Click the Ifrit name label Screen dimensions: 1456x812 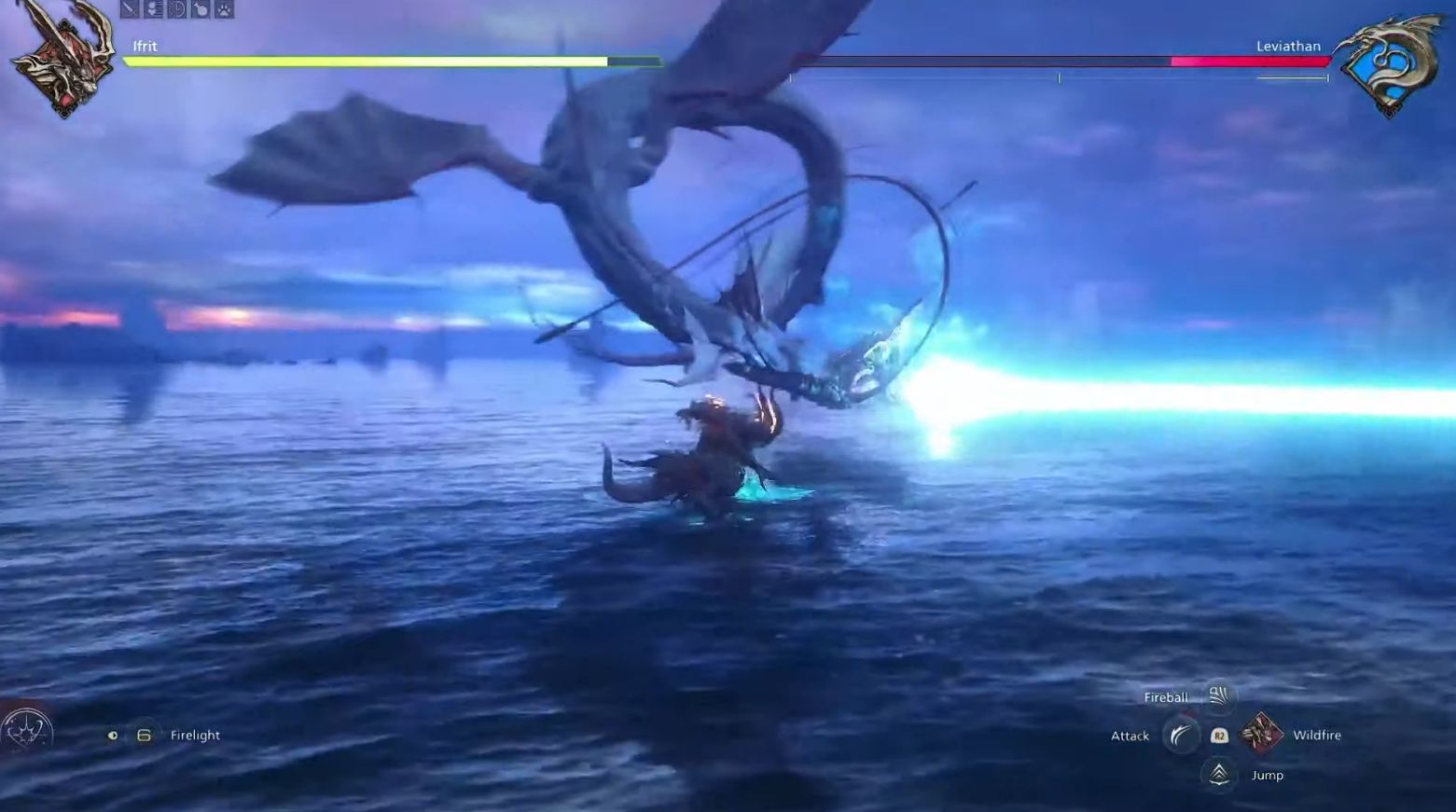[x=146, y=45]
